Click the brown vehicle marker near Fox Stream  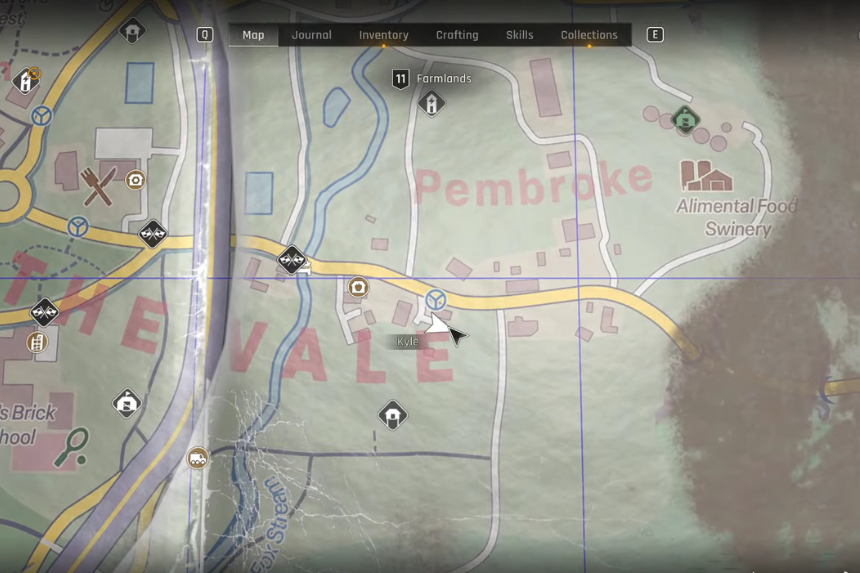(198, 459)
